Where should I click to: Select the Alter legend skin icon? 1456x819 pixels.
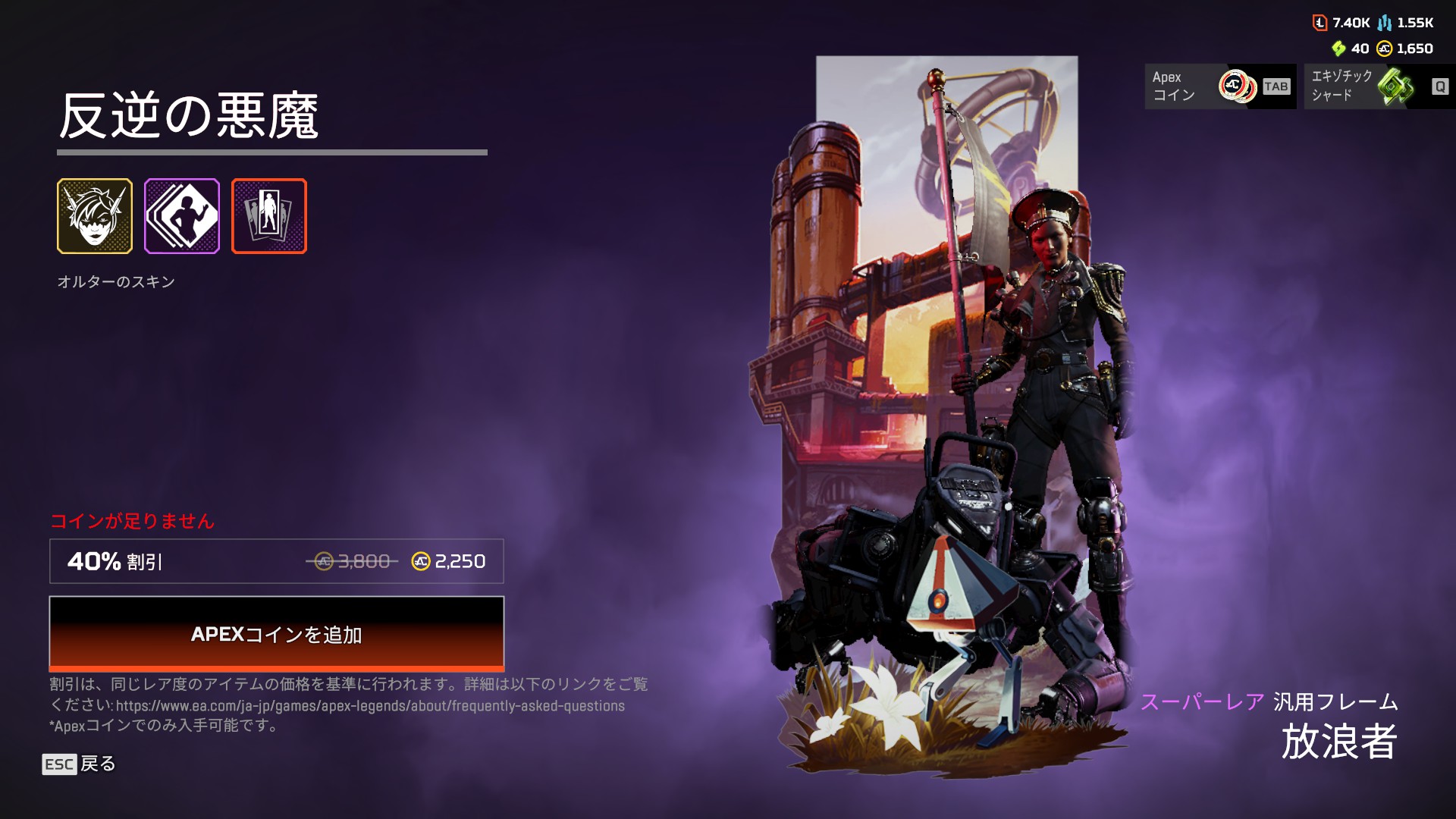(x=95, y=216)
